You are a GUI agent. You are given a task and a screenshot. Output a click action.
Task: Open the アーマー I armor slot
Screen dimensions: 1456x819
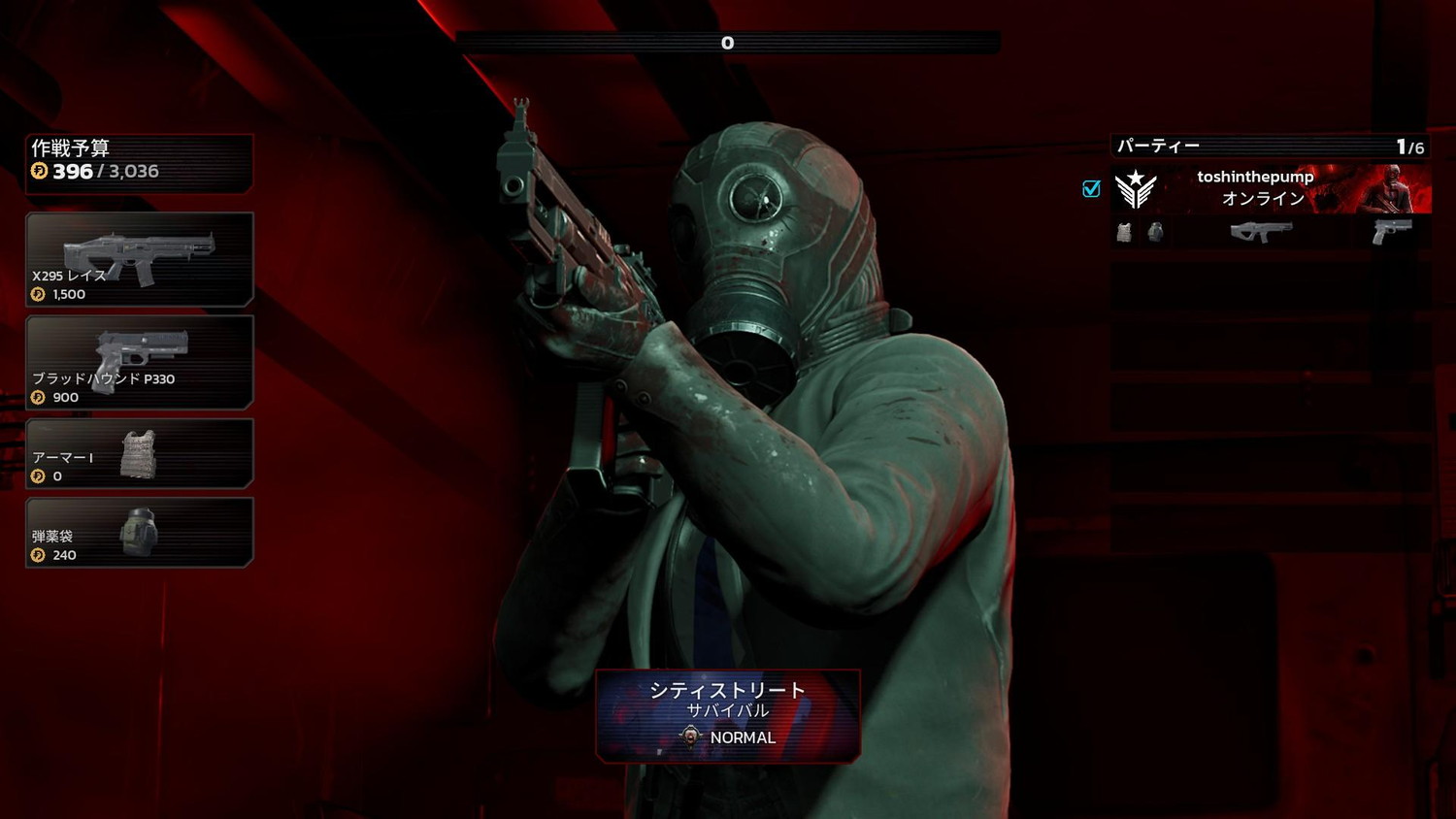pyautogui.click(x=139, y=453)
